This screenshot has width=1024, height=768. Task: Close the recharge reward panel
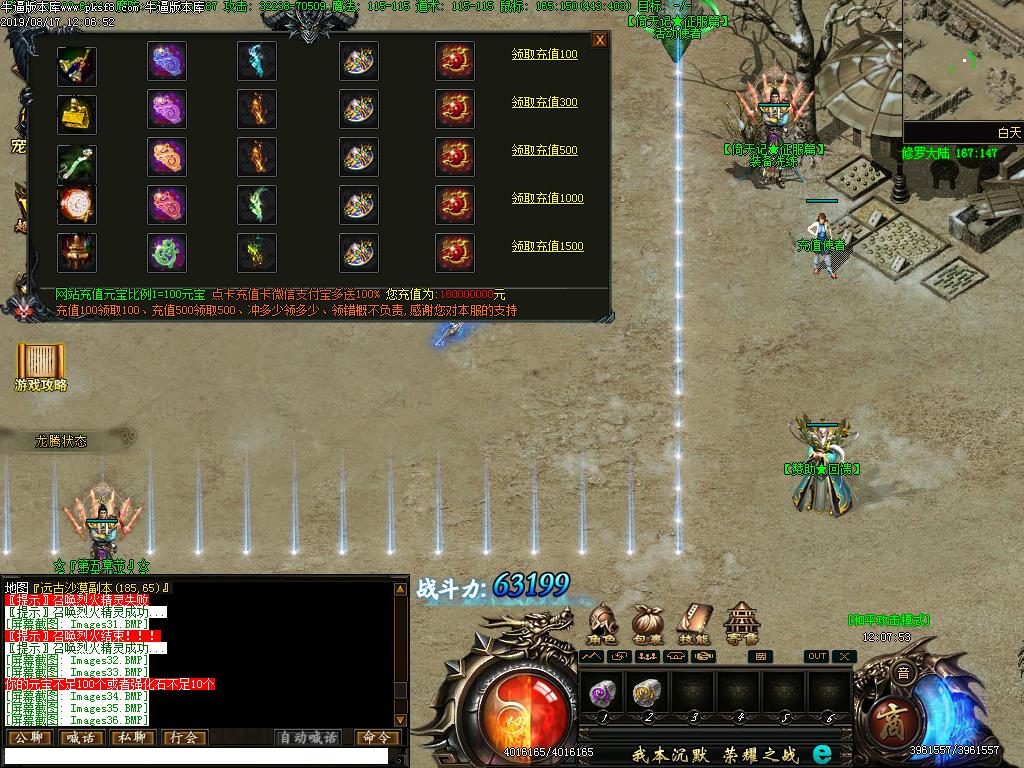tap(599, 40)
